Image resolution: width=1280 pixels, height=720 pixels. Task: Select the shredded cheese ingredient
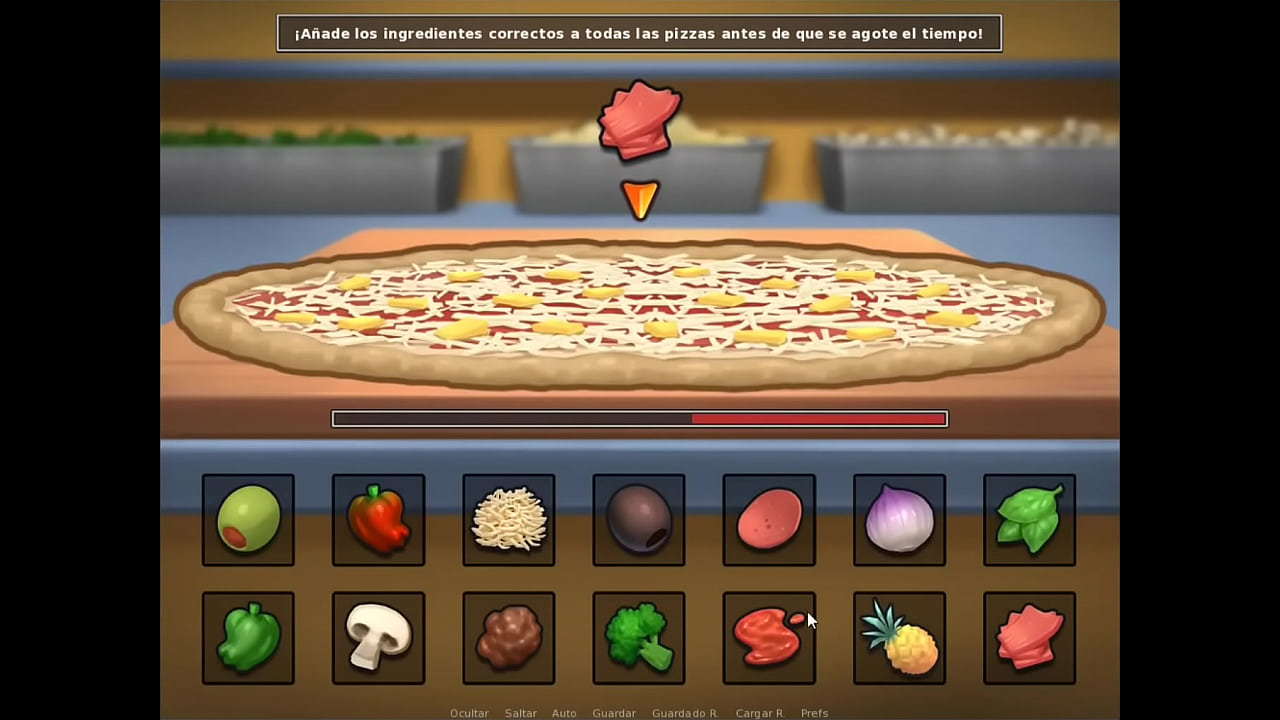pyautogui.click(x=508, y=519)
